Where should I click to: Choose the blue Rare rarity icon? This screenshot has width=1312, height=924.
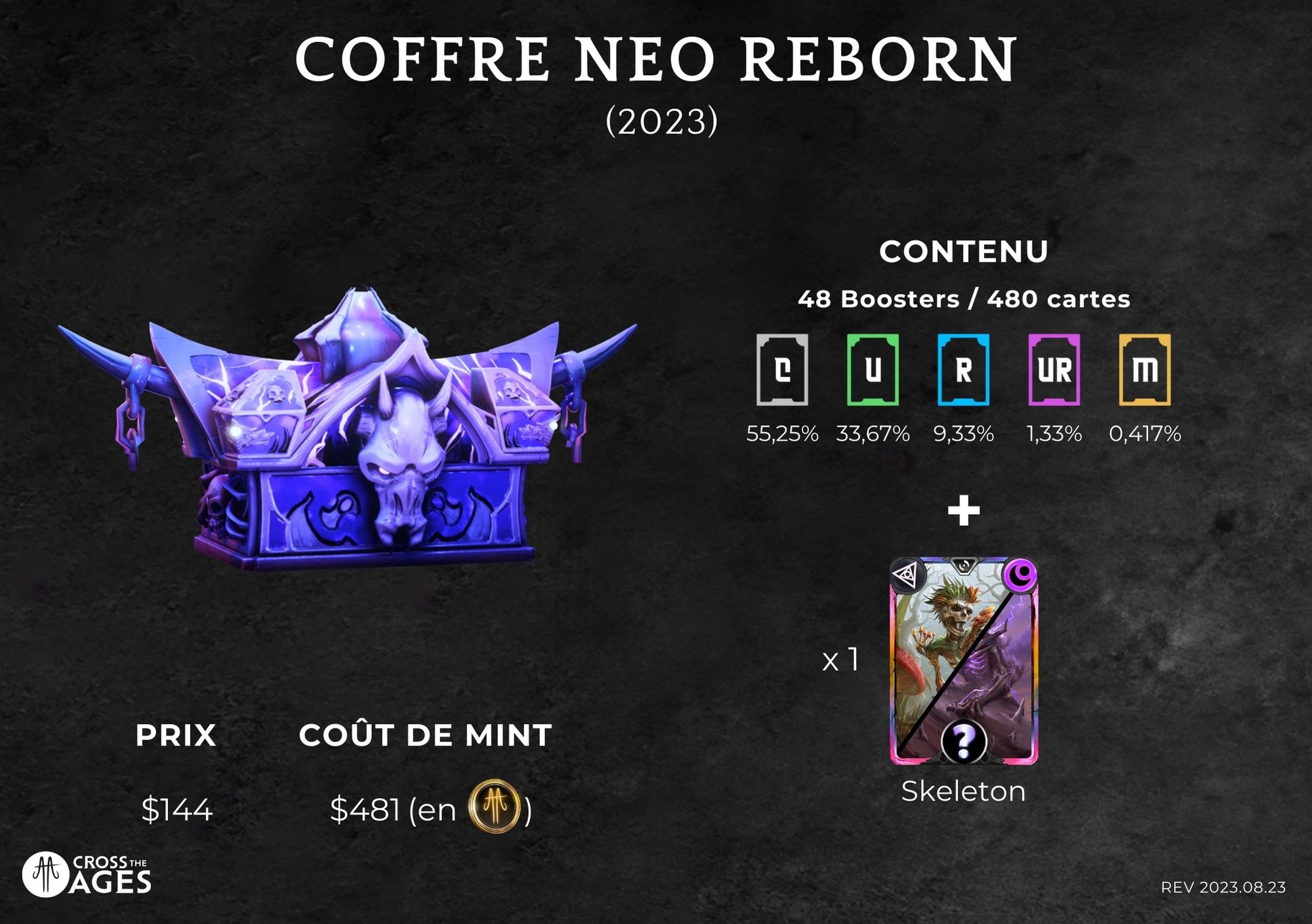point(963,370)
